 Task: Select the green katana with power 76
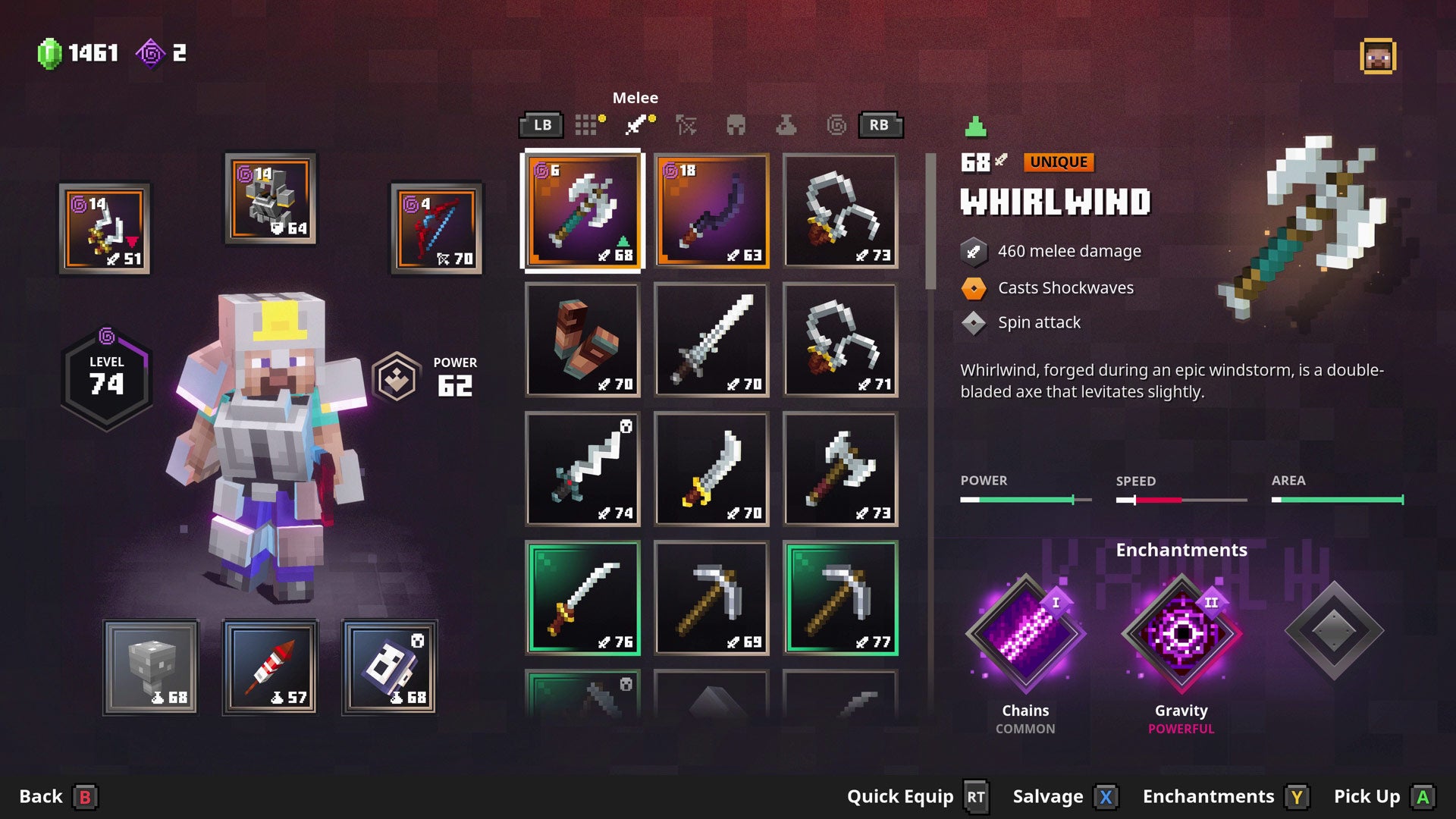(582, 598)
